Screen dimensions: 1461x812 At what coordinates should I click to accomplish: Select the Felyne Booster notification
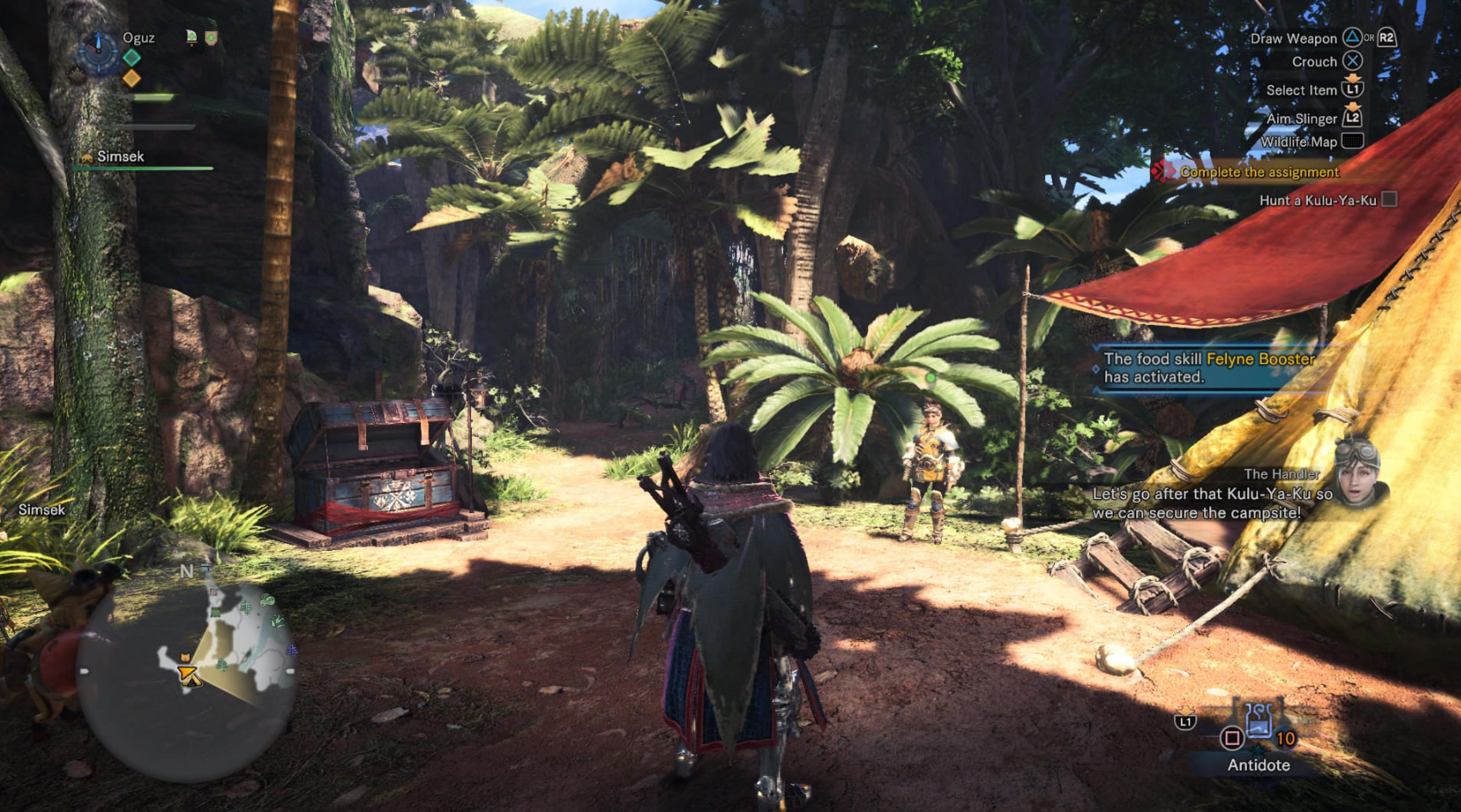tap(1209, 368)
